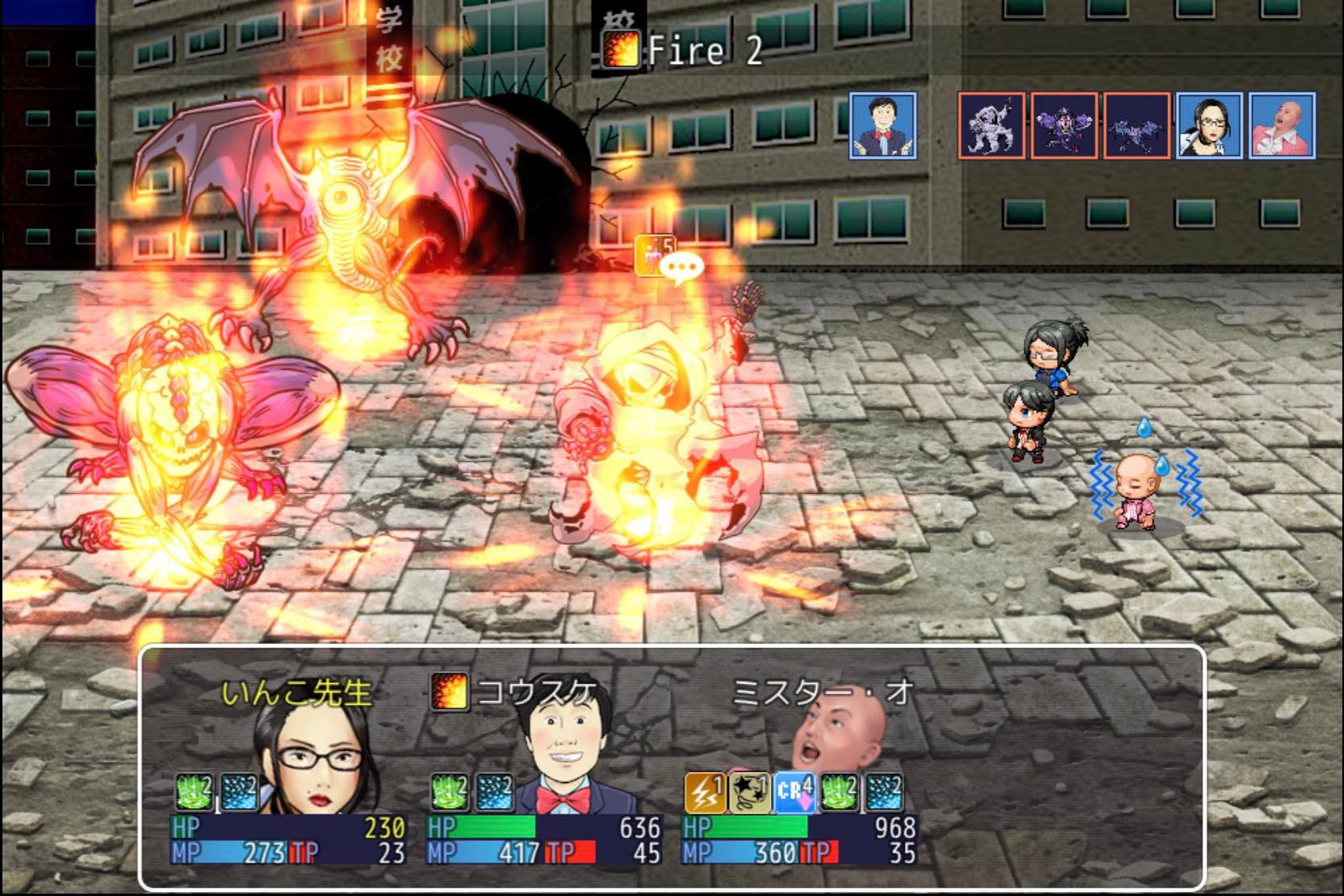The image size is (1344, 896).
Task: Select ミスター・オ in the party status panel
Action: tap(822, 693)
